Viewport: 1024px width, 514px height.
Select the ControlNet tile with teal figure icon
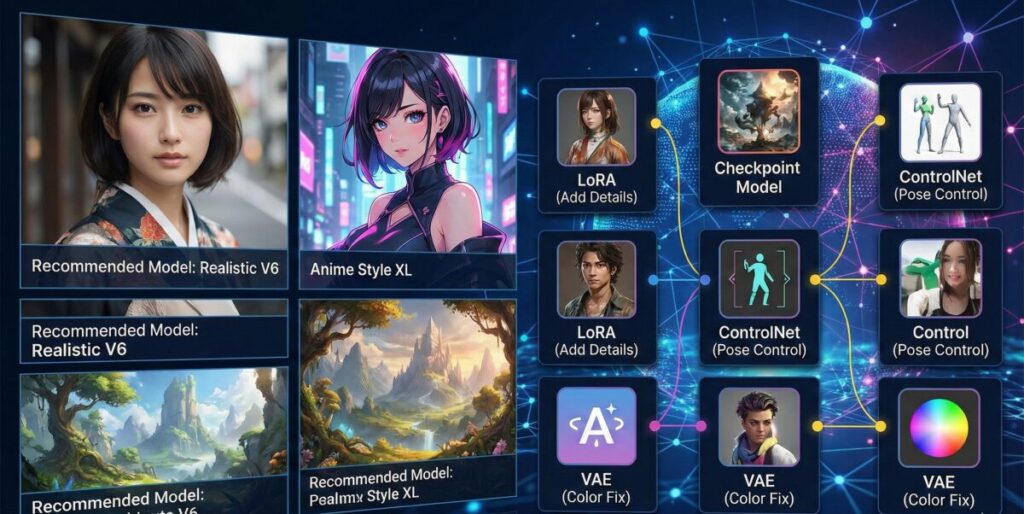click(758, 297)
